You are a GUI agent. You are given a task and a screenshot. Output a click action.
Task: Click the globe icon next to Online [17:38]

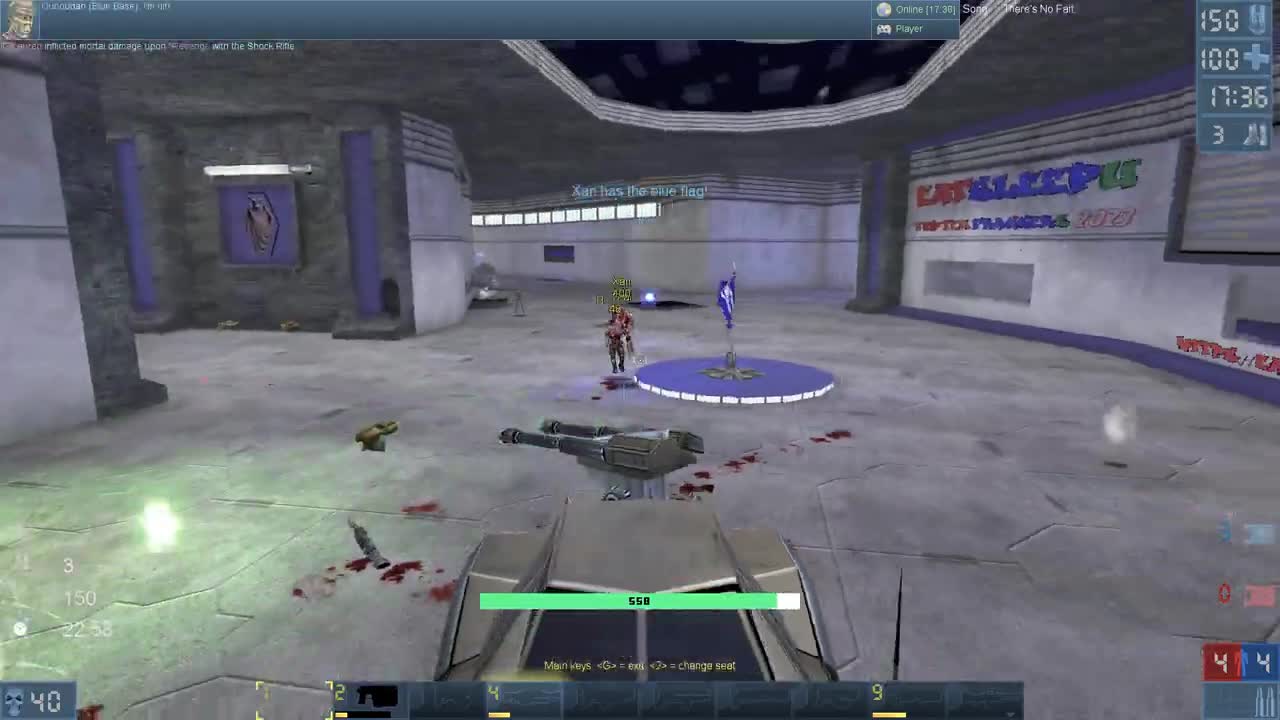(x=884, y=9)
